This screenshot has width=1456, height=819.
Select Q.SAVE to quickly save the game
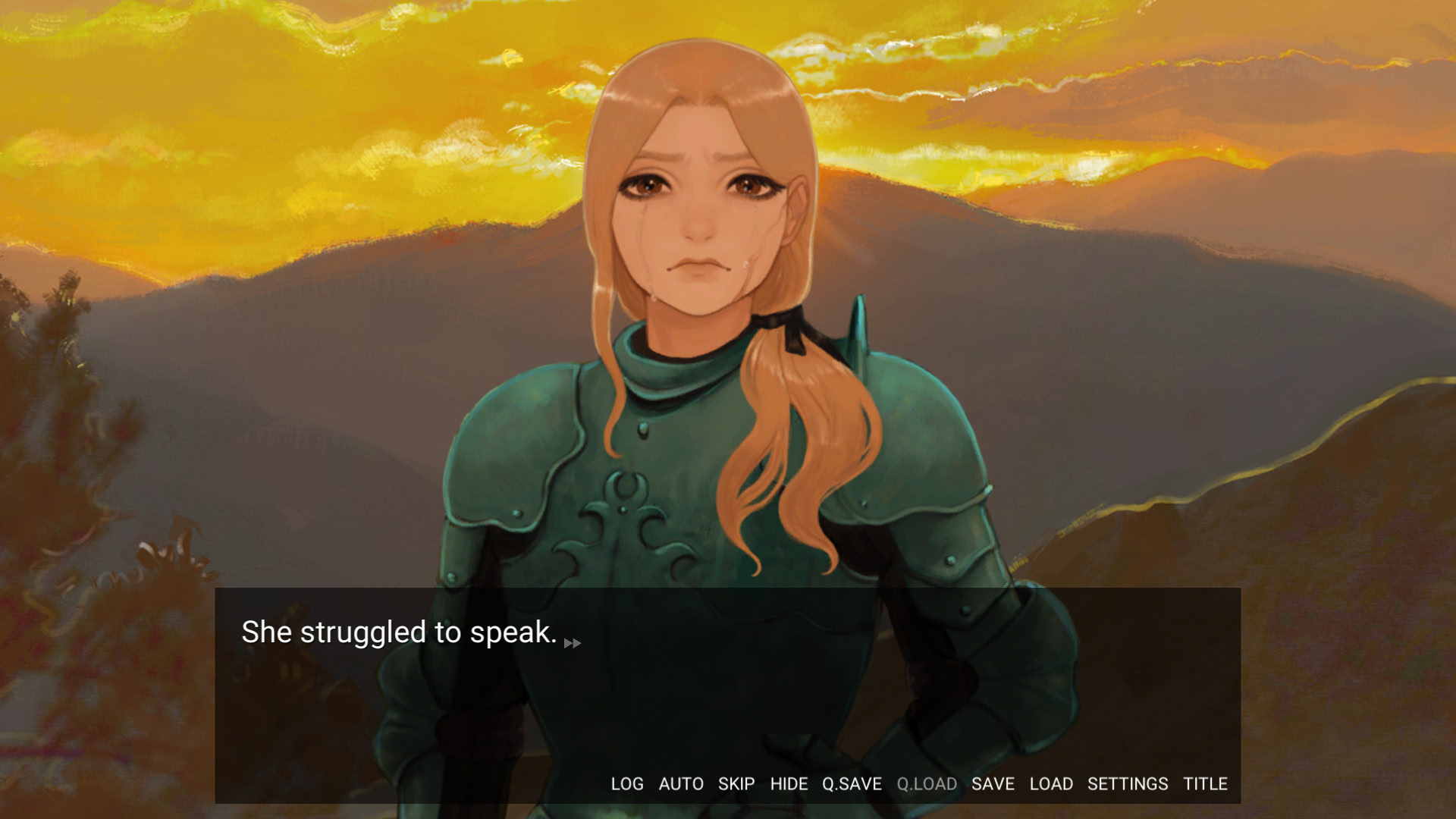point(852,784)
